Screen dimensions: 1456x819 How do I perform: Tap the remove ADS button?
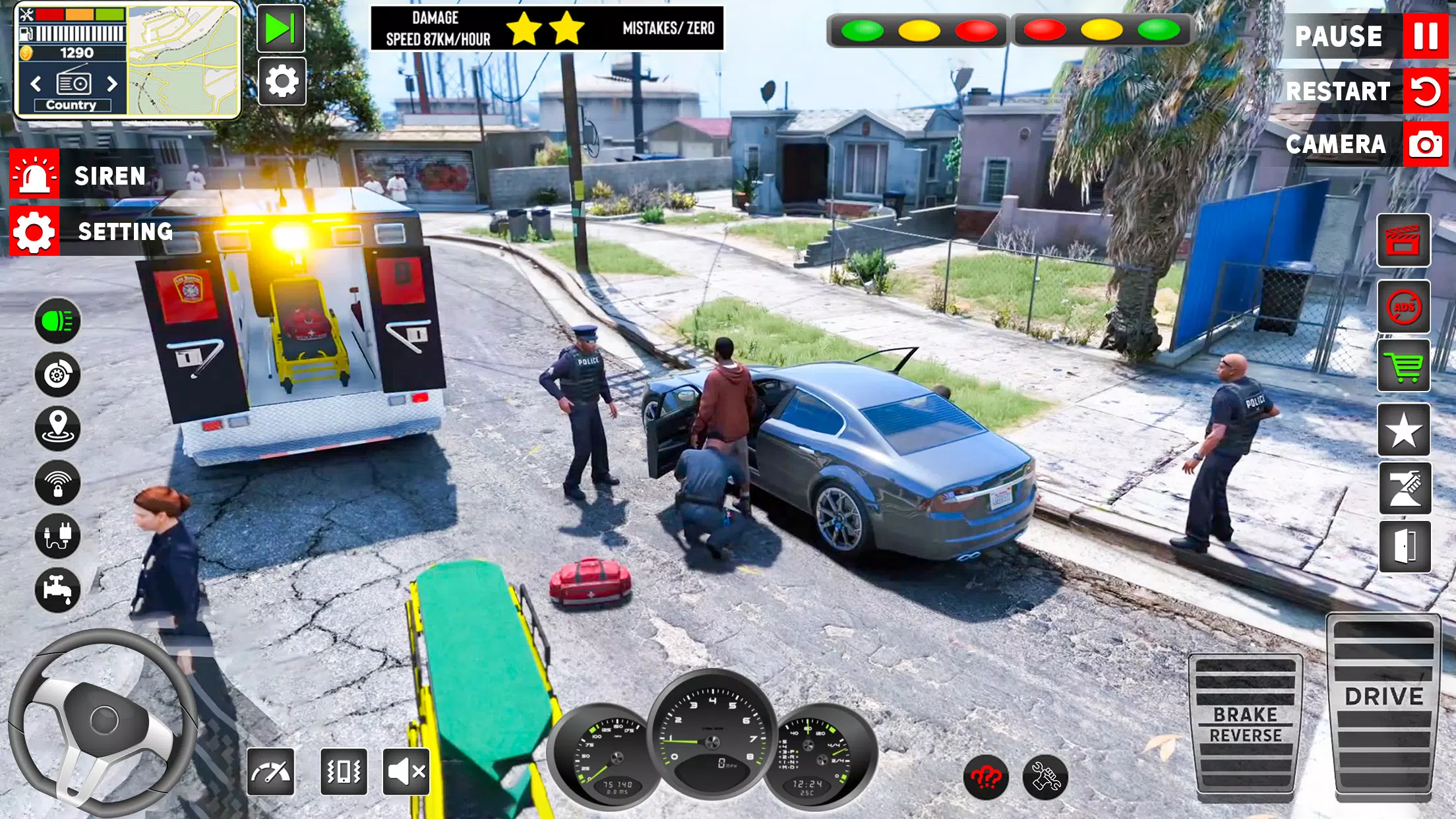(1404, 307)
